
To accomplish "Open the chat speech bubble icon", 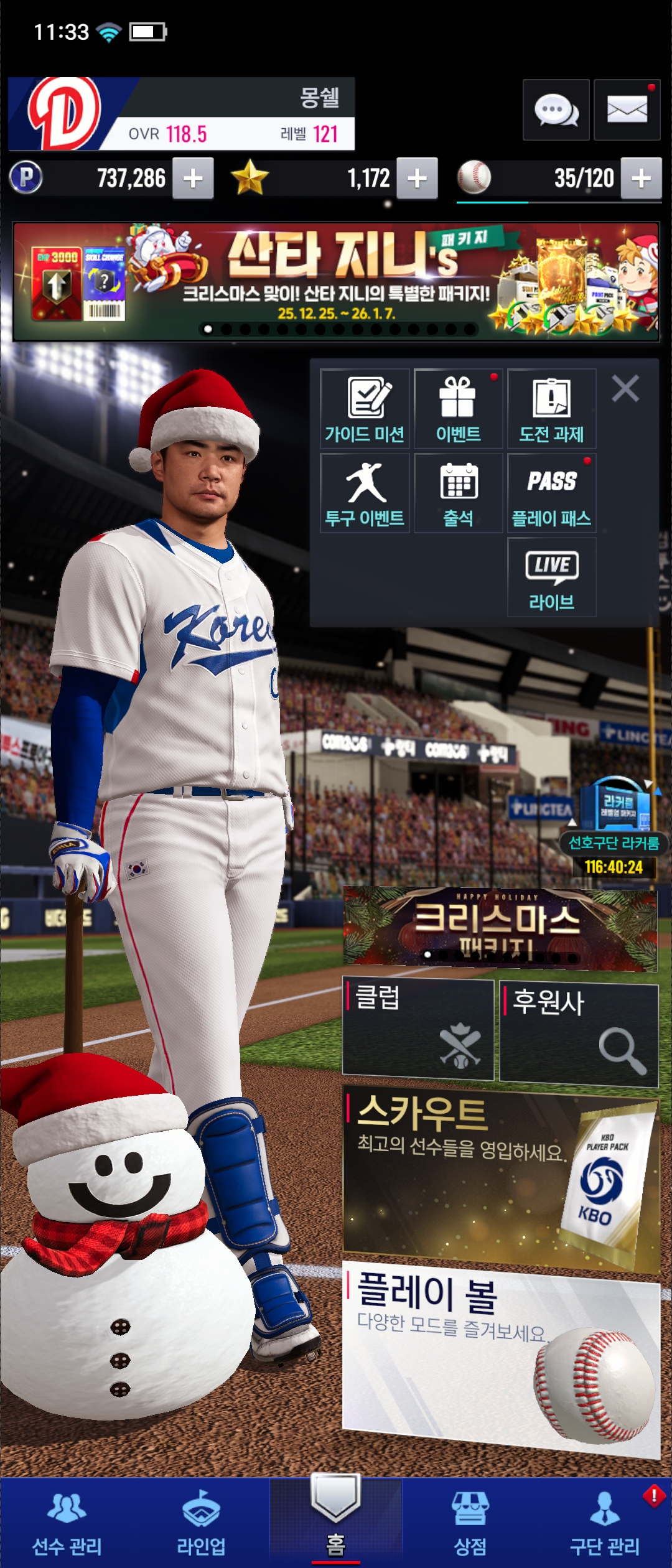I will (556, 110).
